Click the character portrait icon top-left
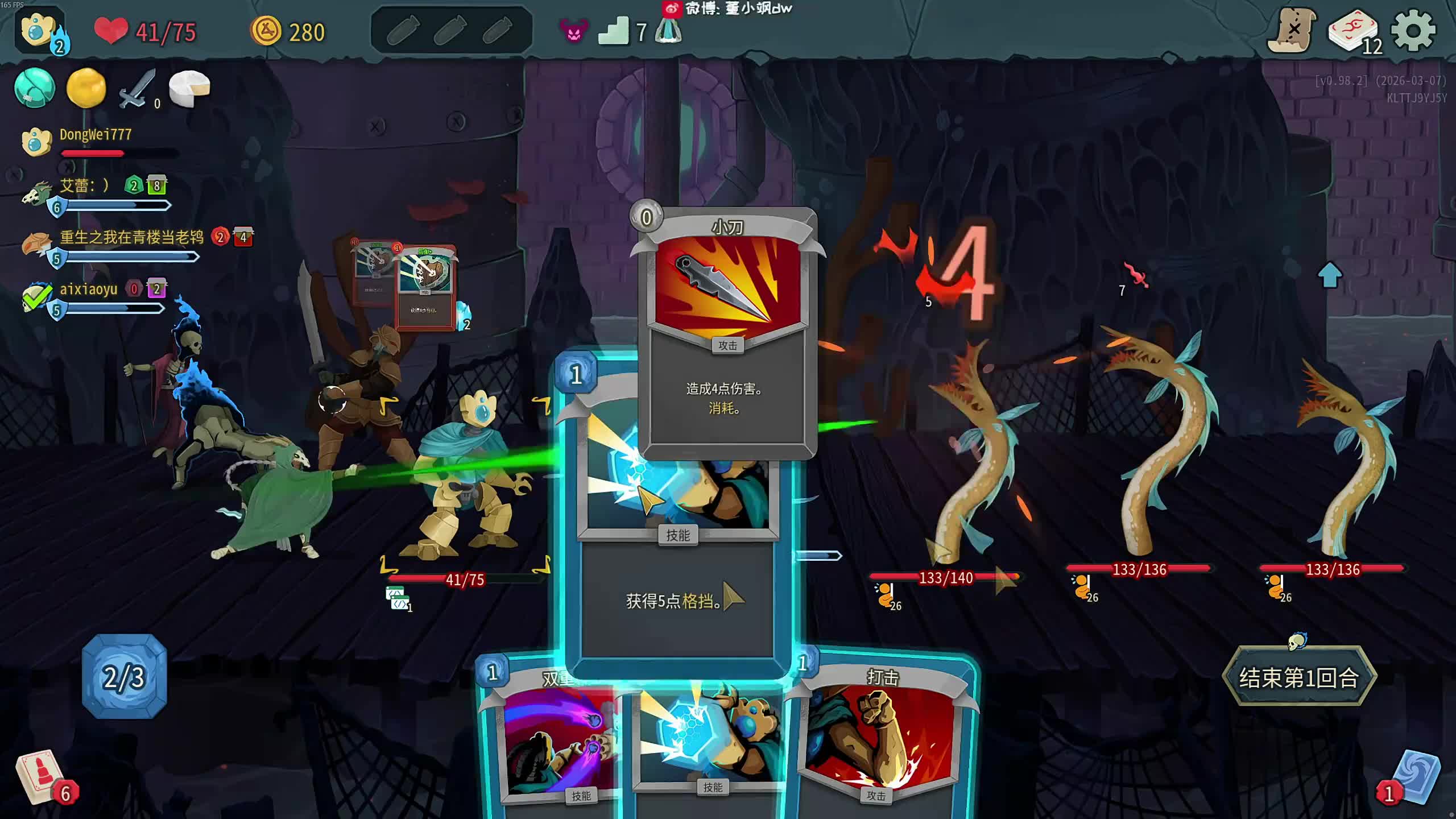 coord(39,30)
